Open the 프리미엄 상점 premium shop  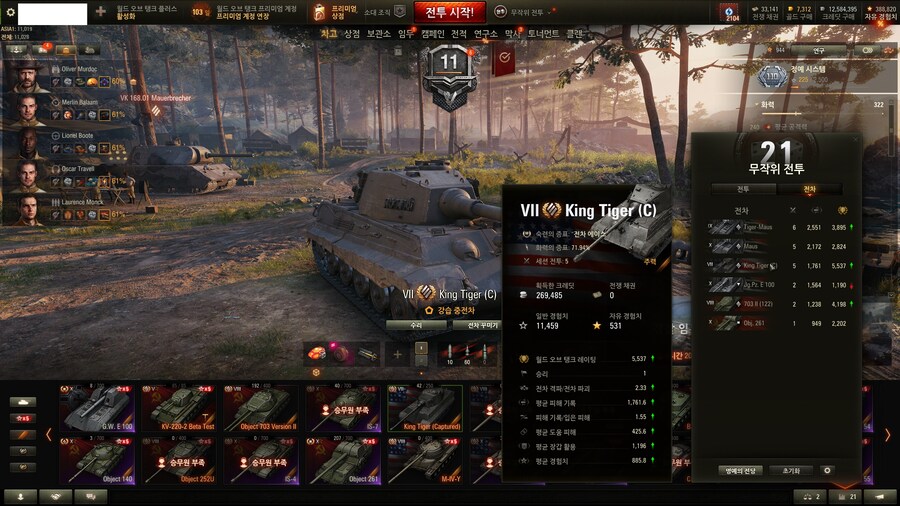pos(331,12)
